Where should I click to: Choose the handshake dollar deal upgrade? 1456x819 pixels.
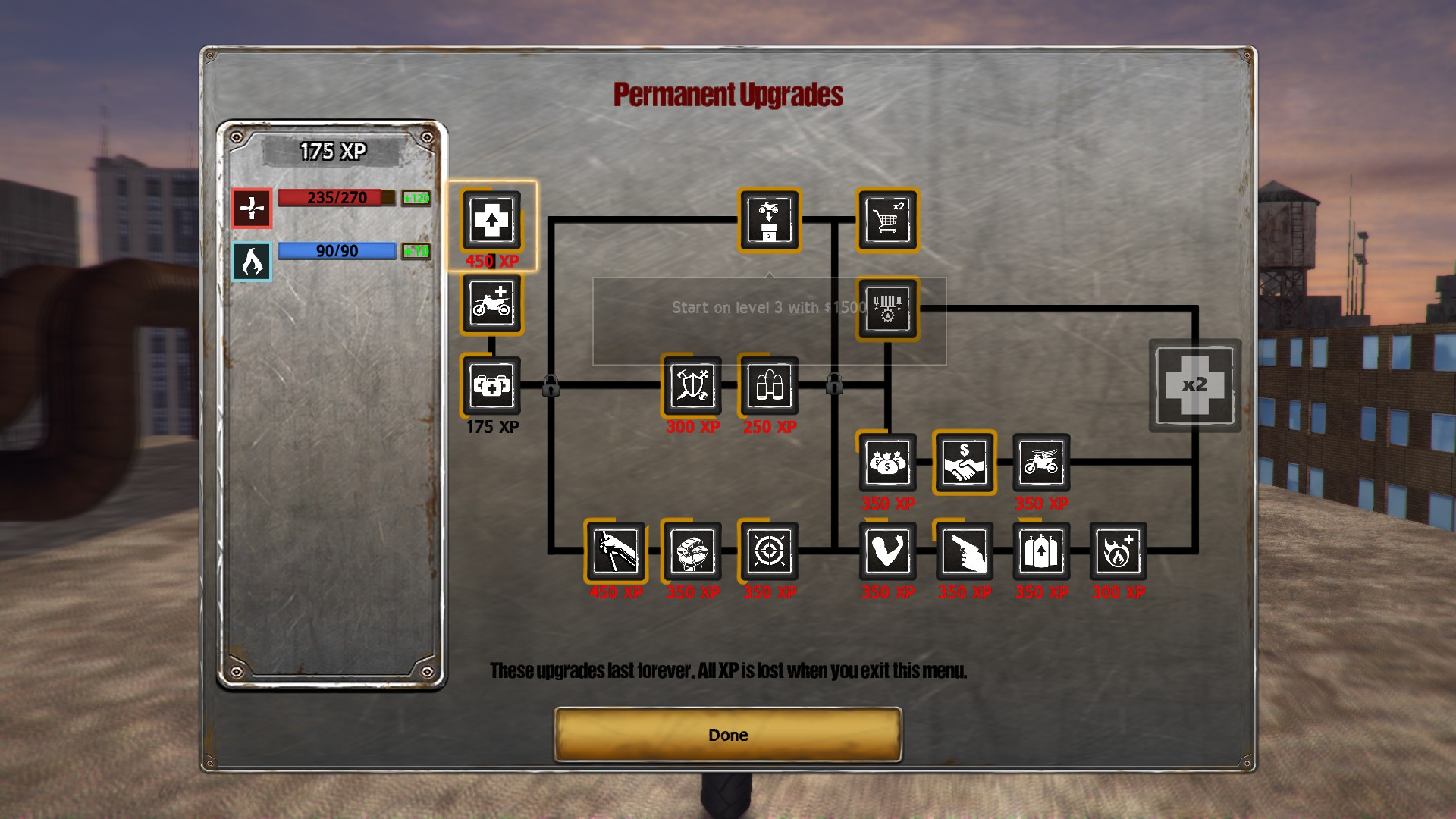tap(964, 463)
